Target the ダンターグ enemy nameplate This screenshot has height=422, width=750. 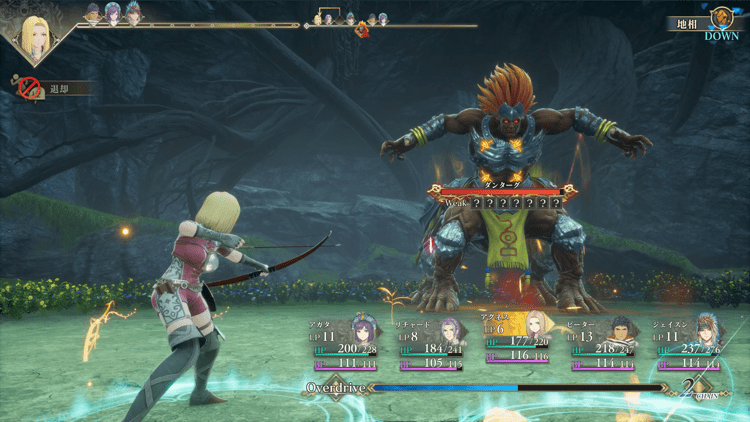point(503,188)
